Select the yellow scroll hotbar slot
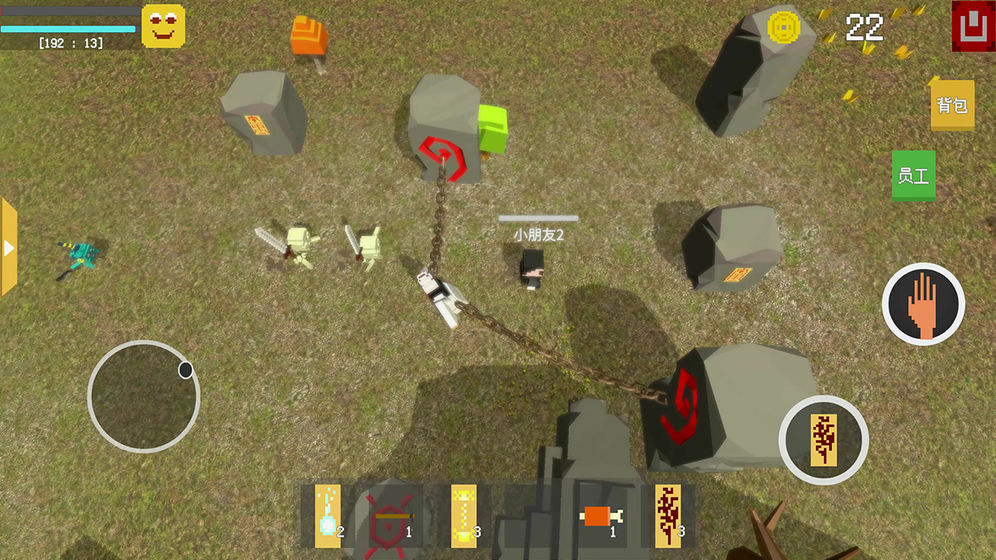 click(x=463, y=516)
